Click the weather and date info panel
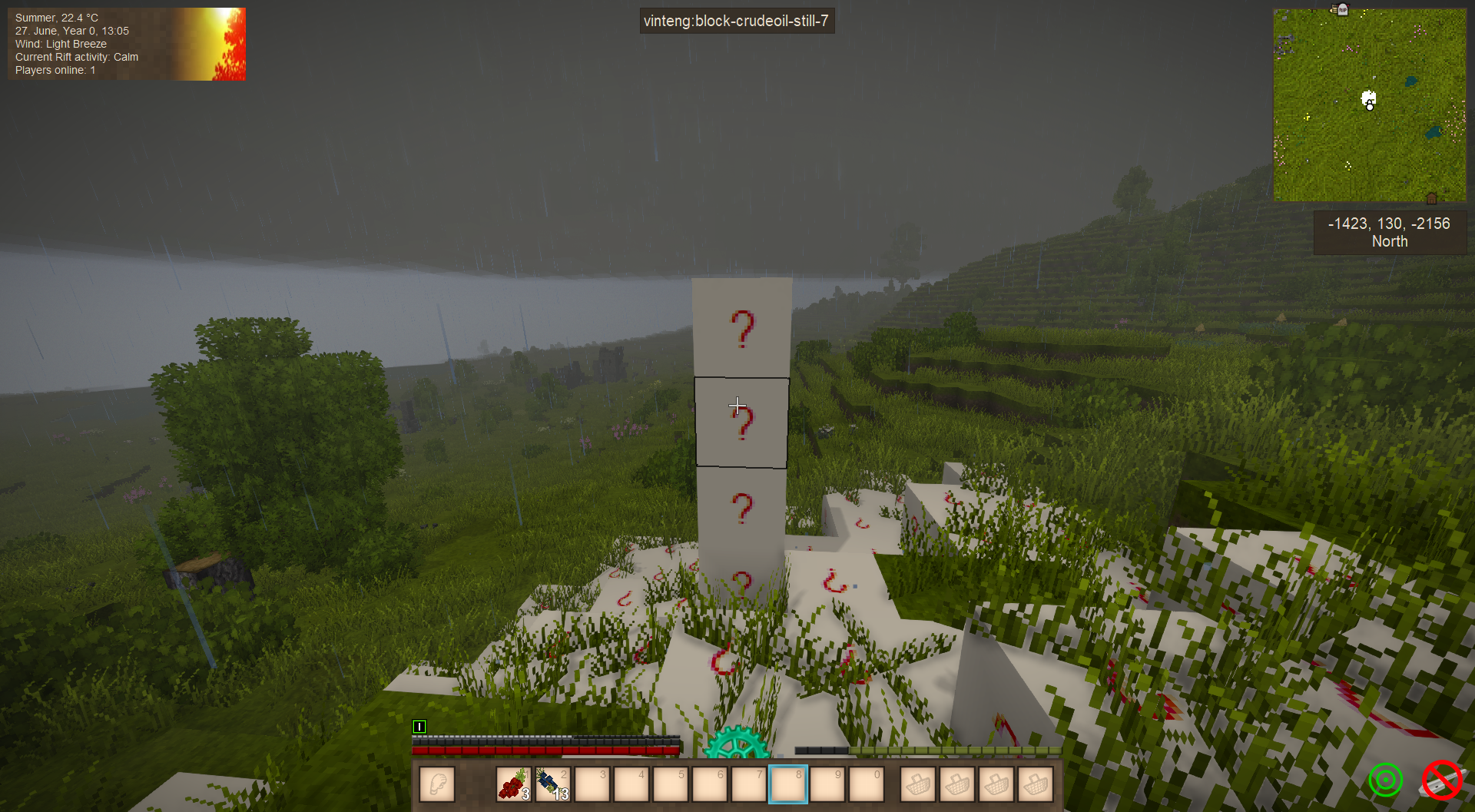Viewport: 1475px width, 812px height. (127, 44)
